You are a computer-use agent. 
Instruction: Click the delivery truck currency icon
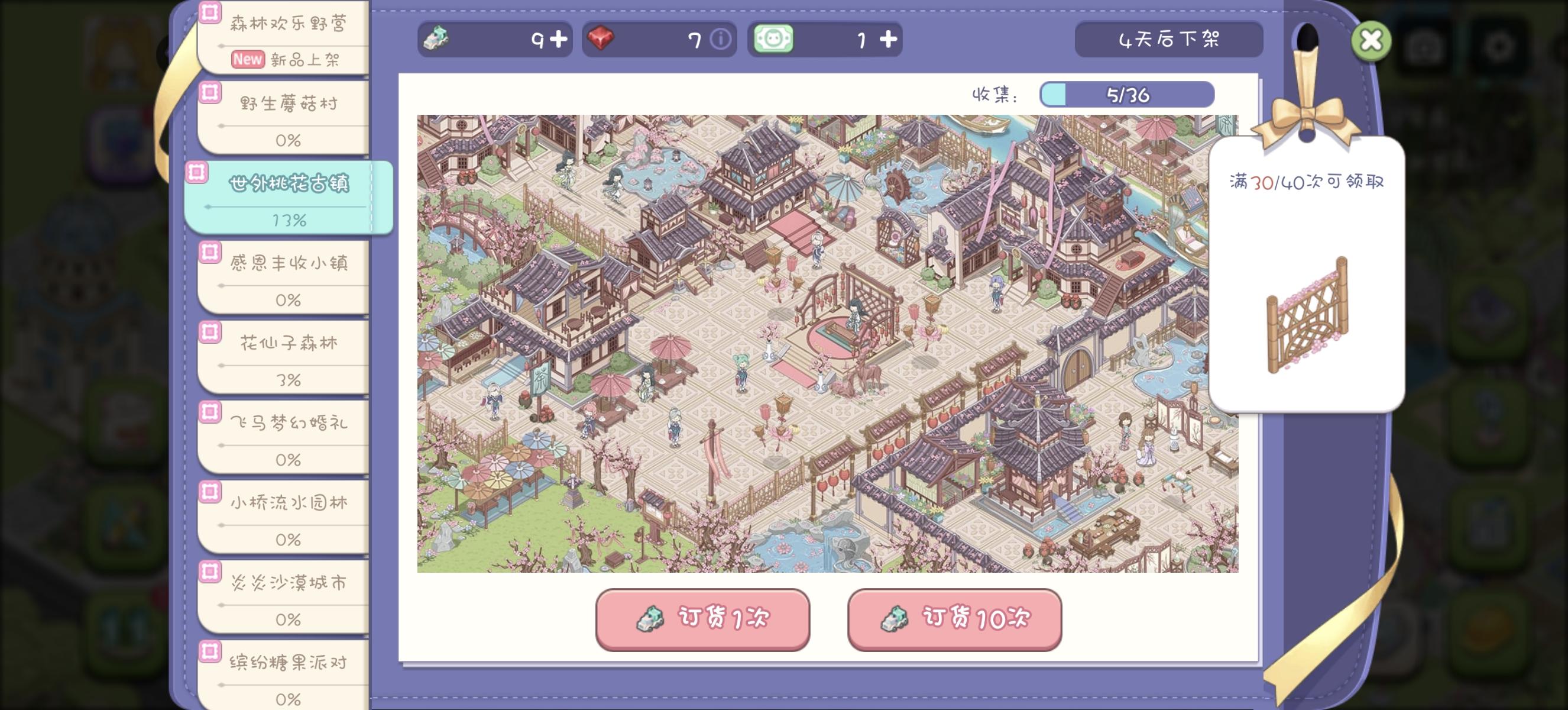coord(438,39)
